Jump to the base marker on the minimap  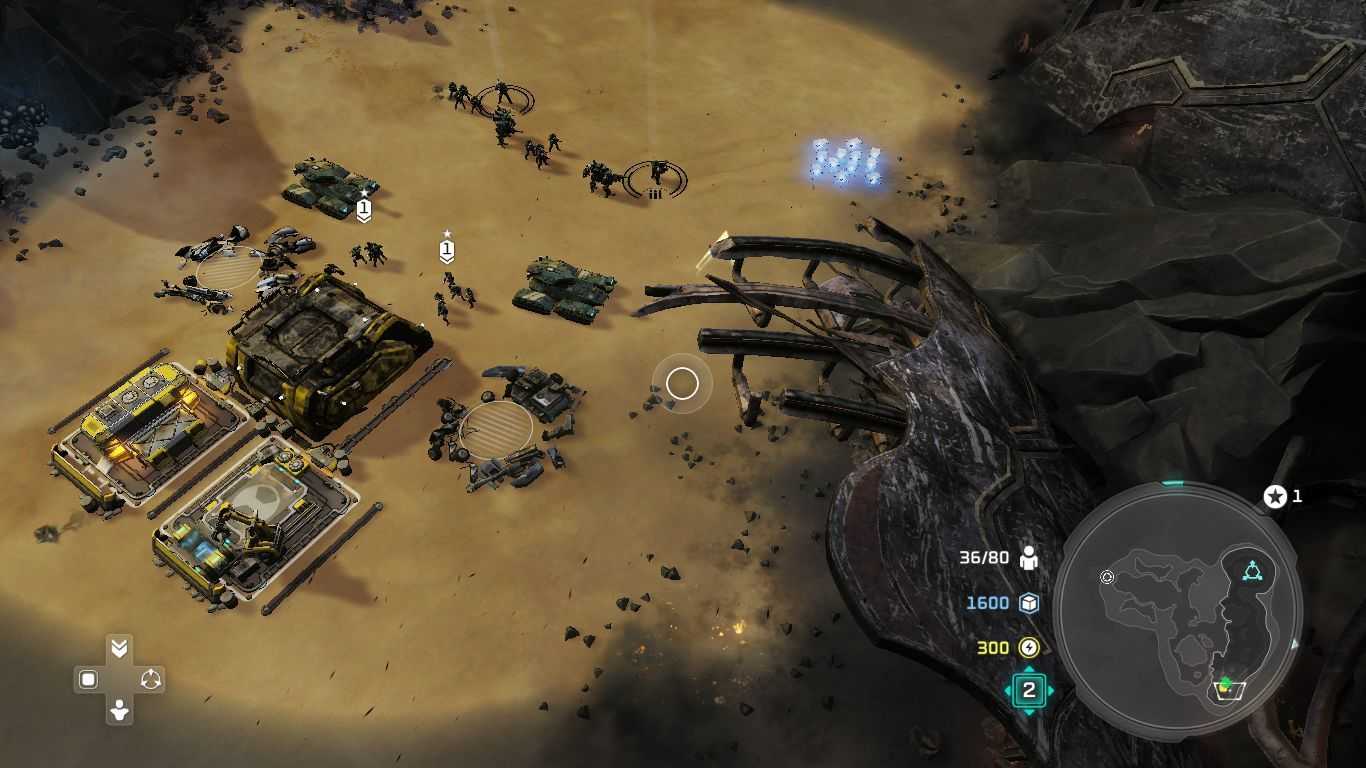1226,688
